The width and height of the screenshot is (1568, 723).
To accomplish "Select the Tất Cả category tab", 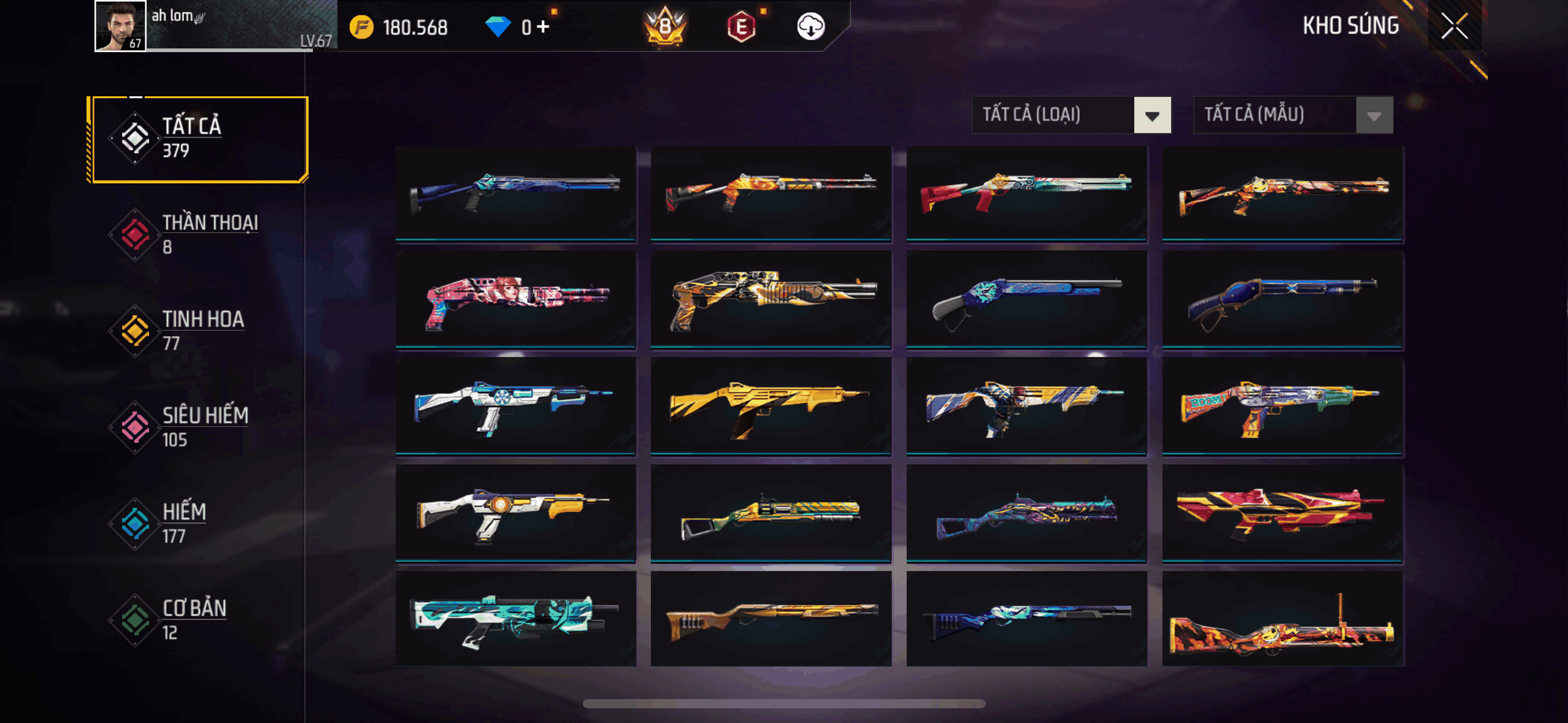I will pos(198,139).
